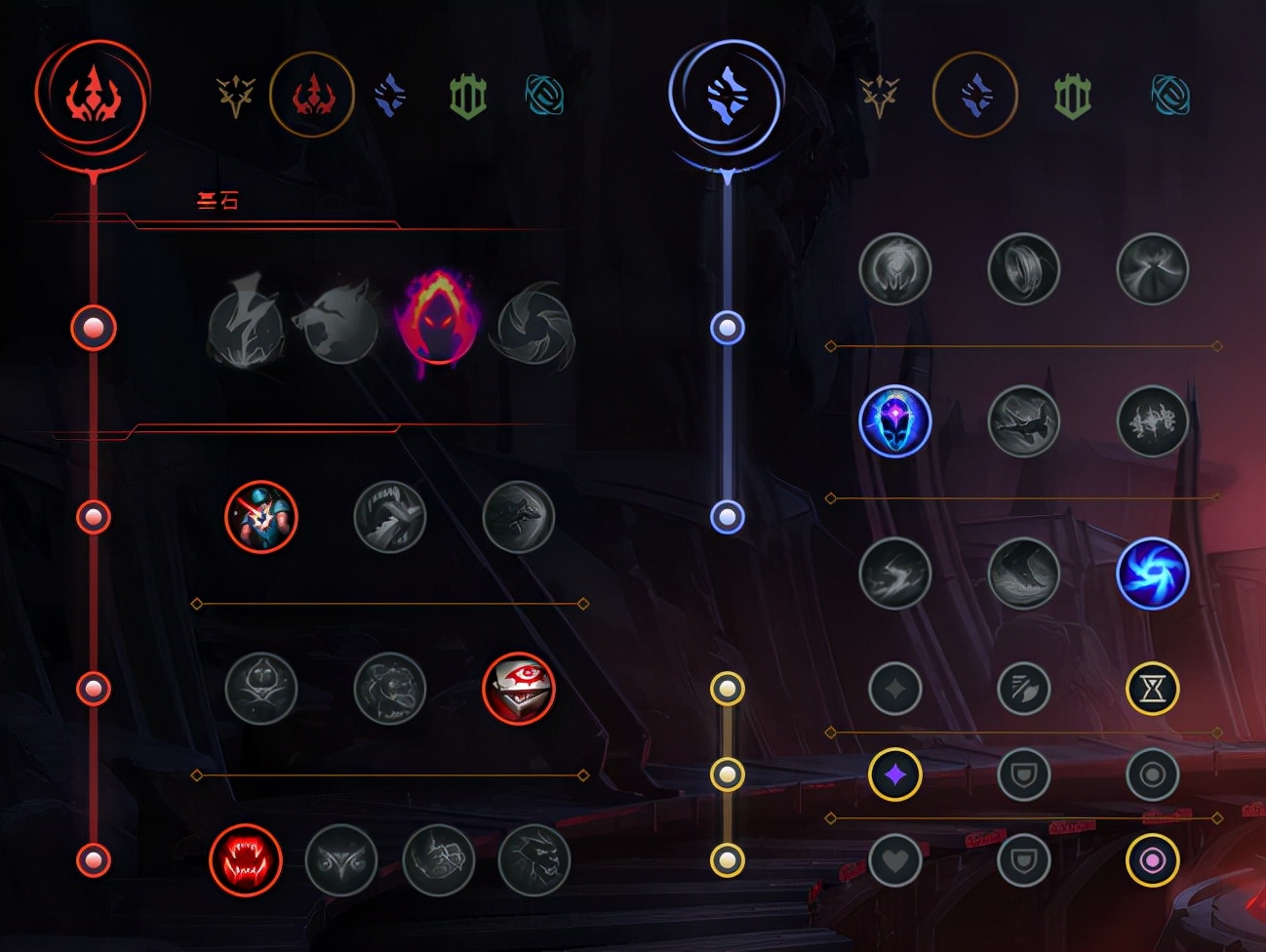The image size is (1266, 952).
Task: Choose the Predator wolf keystone
Action: pos(340,328)
